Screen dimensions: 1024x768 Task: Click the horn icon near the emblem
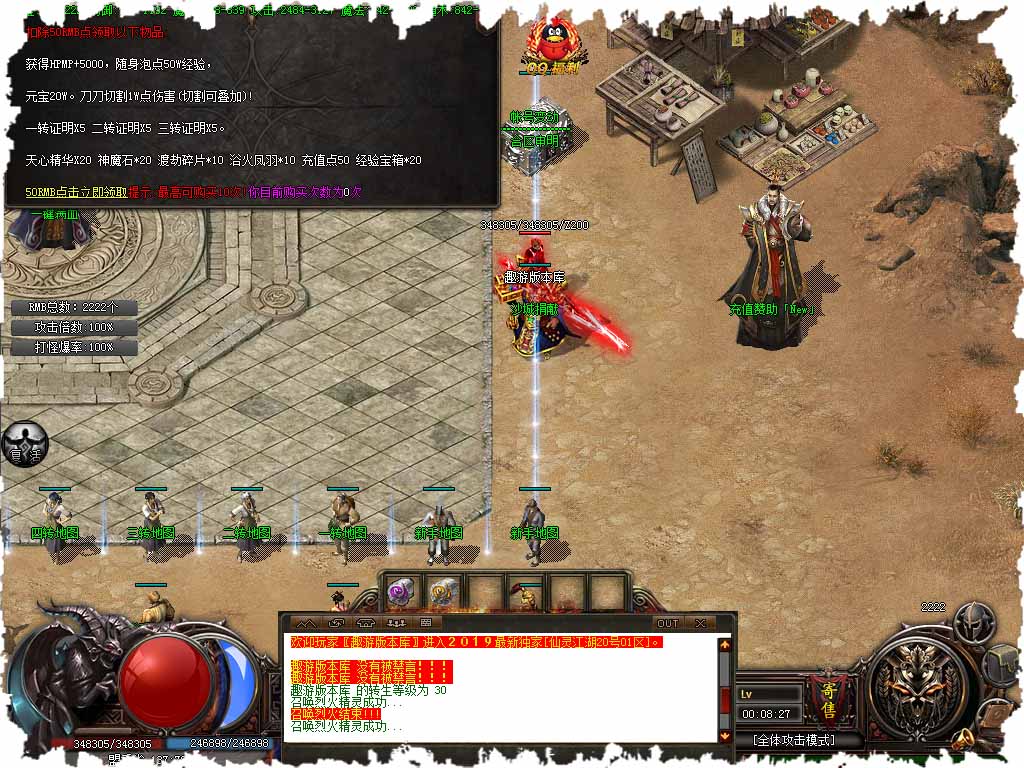click(x=962, y=739)
